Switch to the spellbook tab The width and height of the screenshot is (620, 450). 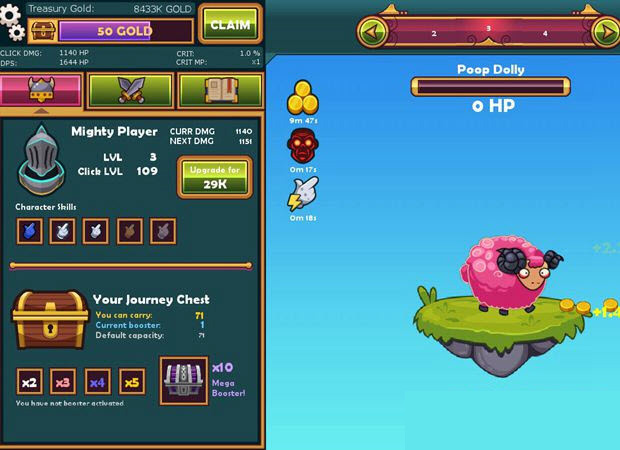[x=220, y=91]
